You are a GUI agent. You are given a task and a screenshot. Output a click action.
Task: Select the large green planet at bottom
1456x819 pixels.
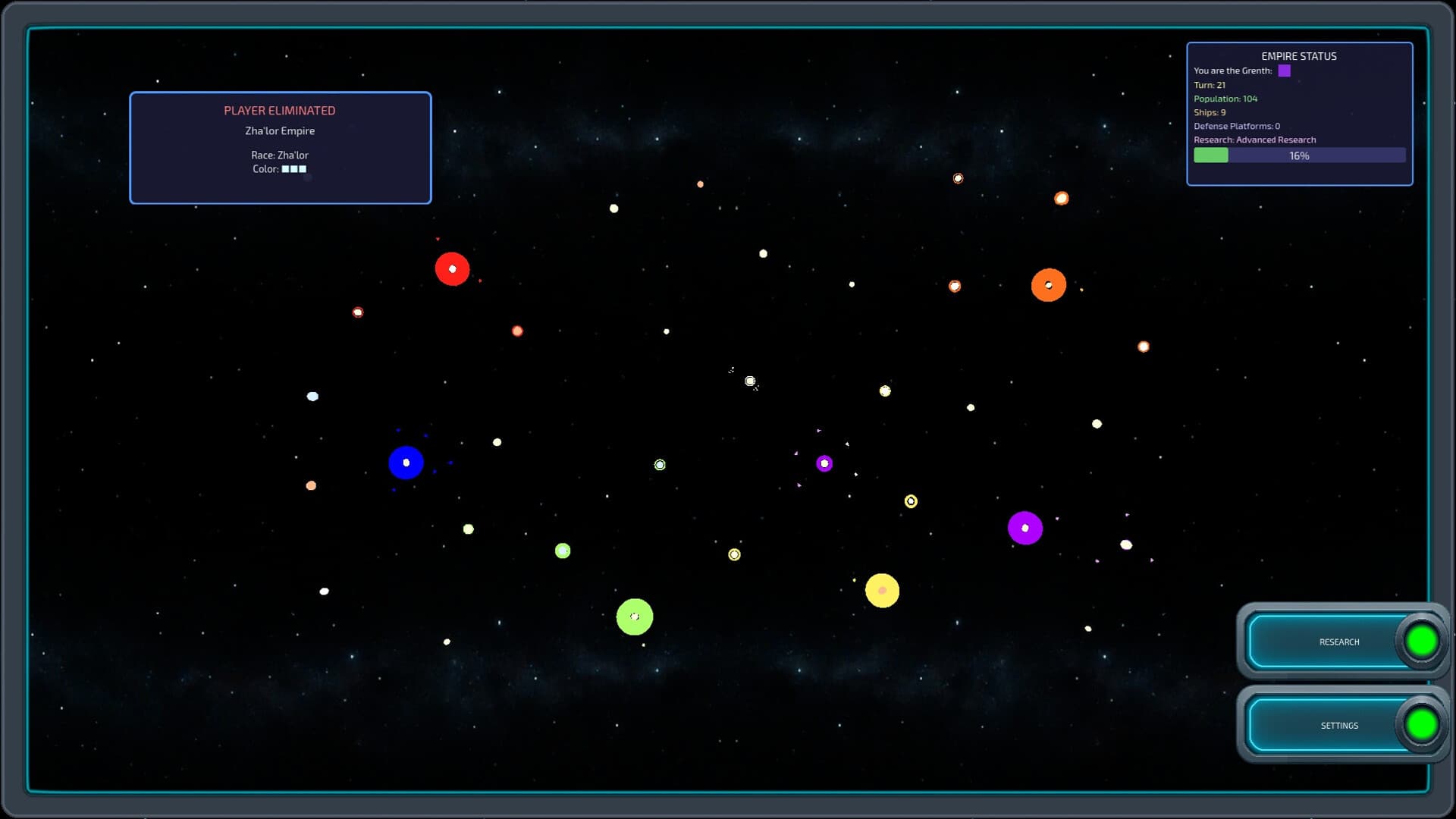click(635, 617)
